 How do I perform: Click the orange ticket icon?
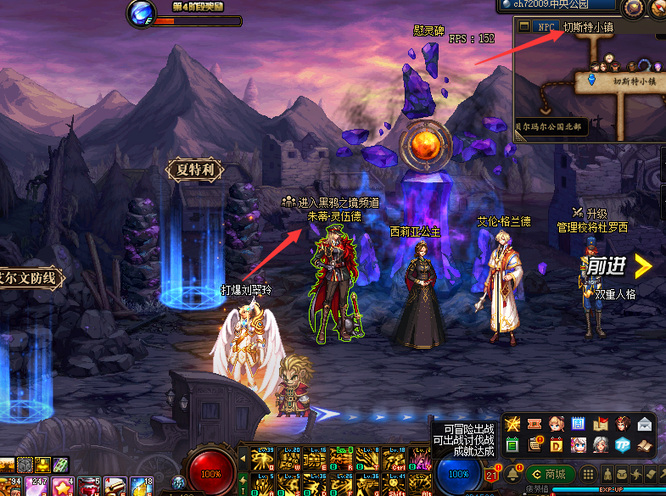pyautogui.click(x=534, y=423)
